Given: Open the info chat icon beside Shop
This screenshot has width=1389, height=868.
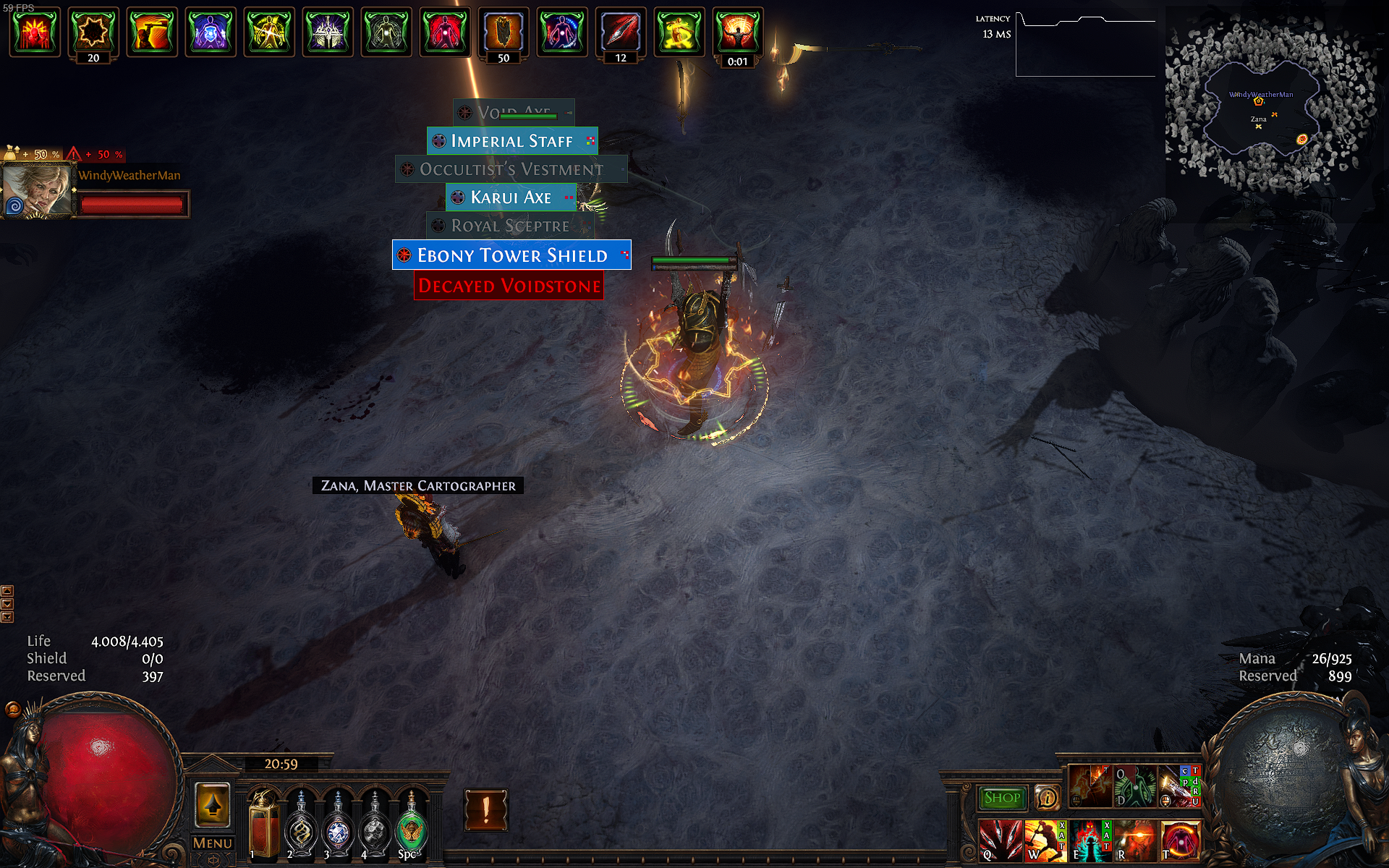Looking at the screenshot, I should coord(1048,798).
